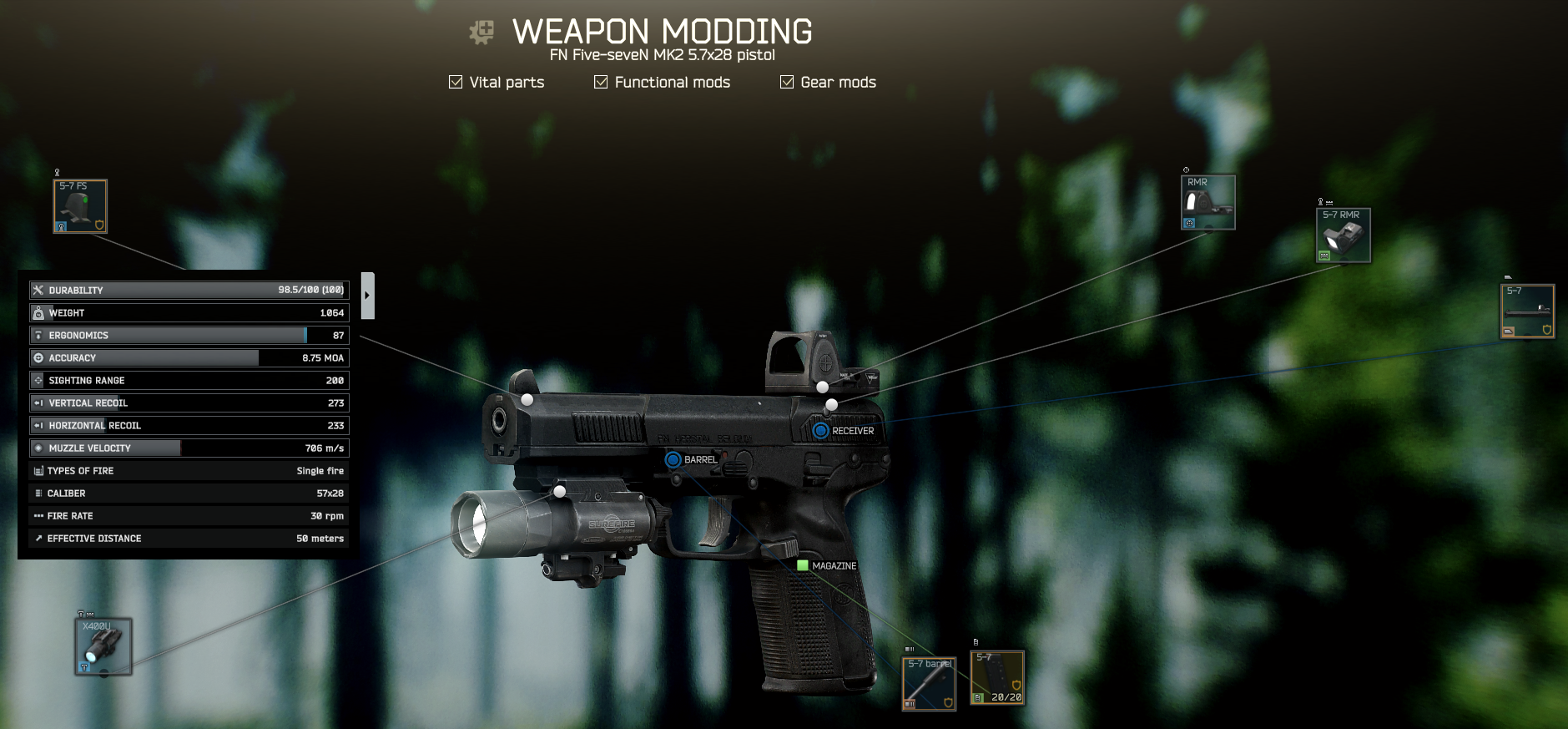Click the blue BARREL marker on the pistol
This screenshot has width=1568, height=729.
(673, 459)
